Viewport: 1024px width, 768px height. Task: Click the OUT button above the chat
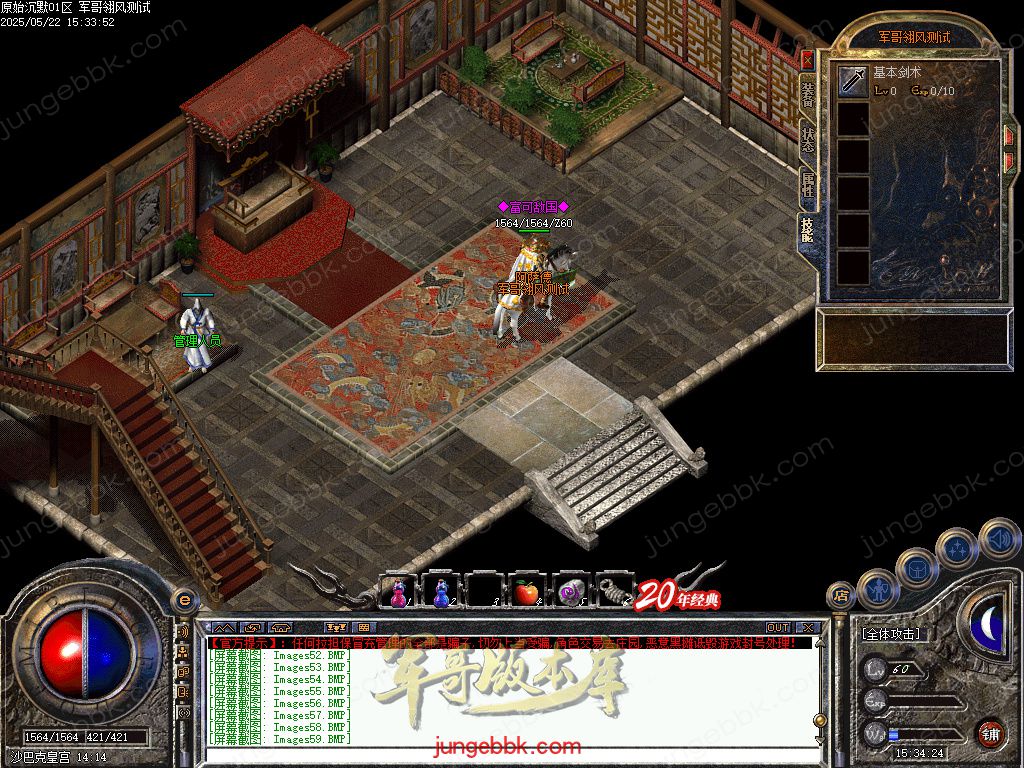point(777,628)
